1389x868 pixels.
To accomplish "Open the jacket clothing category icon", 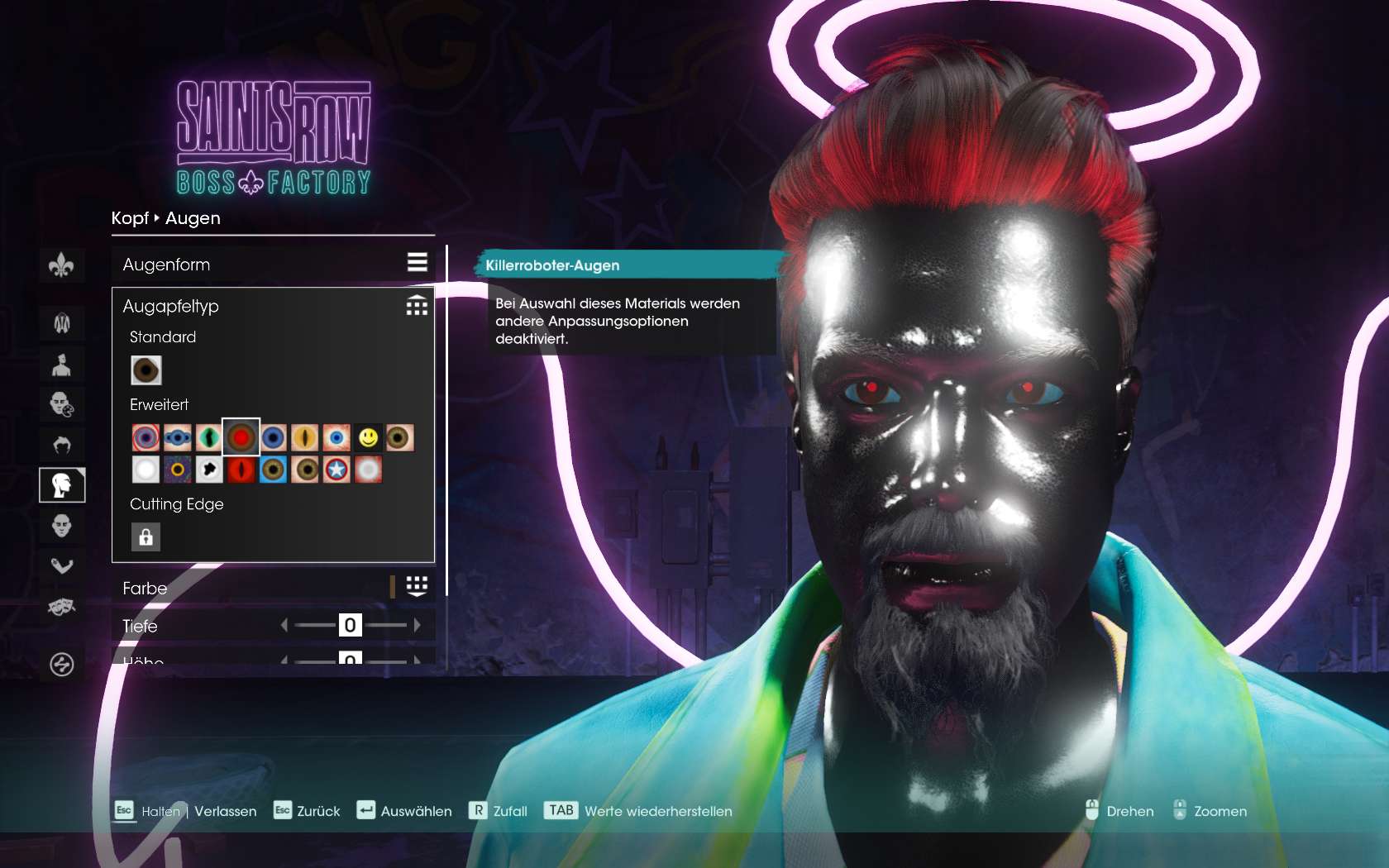I will pyautogui.click(x=62, y=323).
